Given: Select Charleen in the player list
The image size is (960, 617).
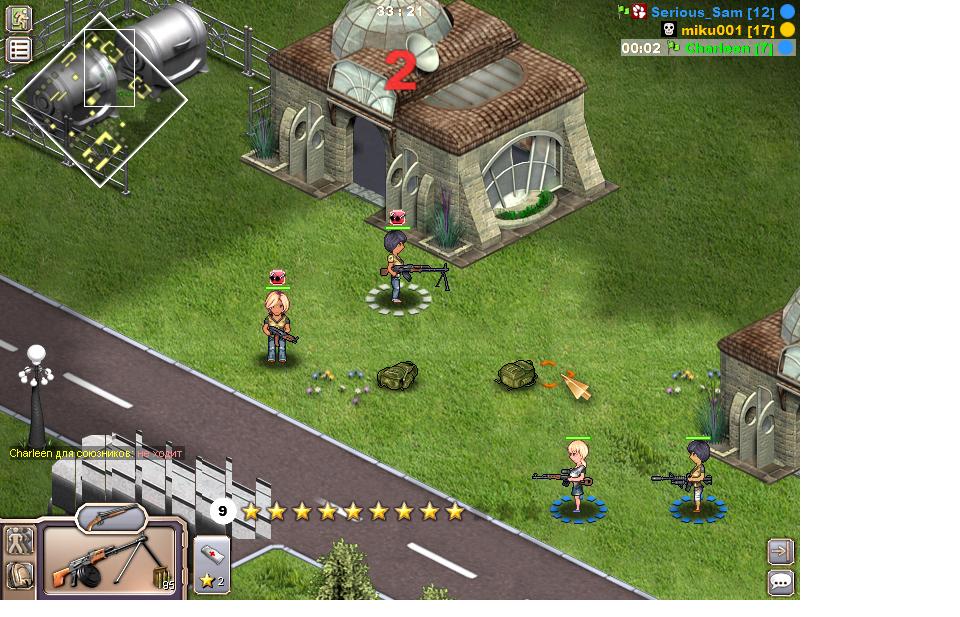Looking at the screenshot, I should [728, 47].
